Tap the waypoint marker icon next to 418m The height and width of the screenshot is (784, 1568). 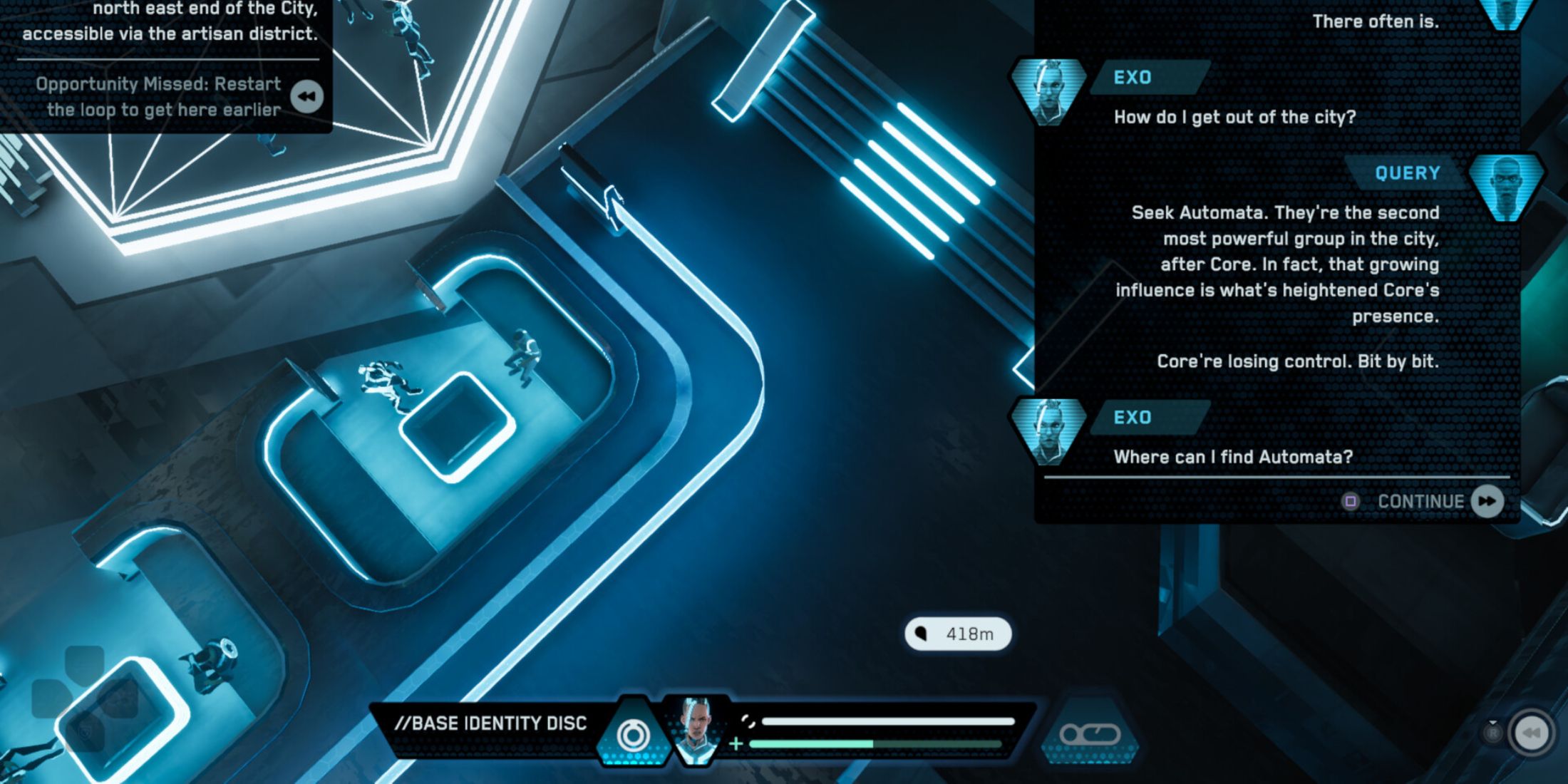coord(922,634)
